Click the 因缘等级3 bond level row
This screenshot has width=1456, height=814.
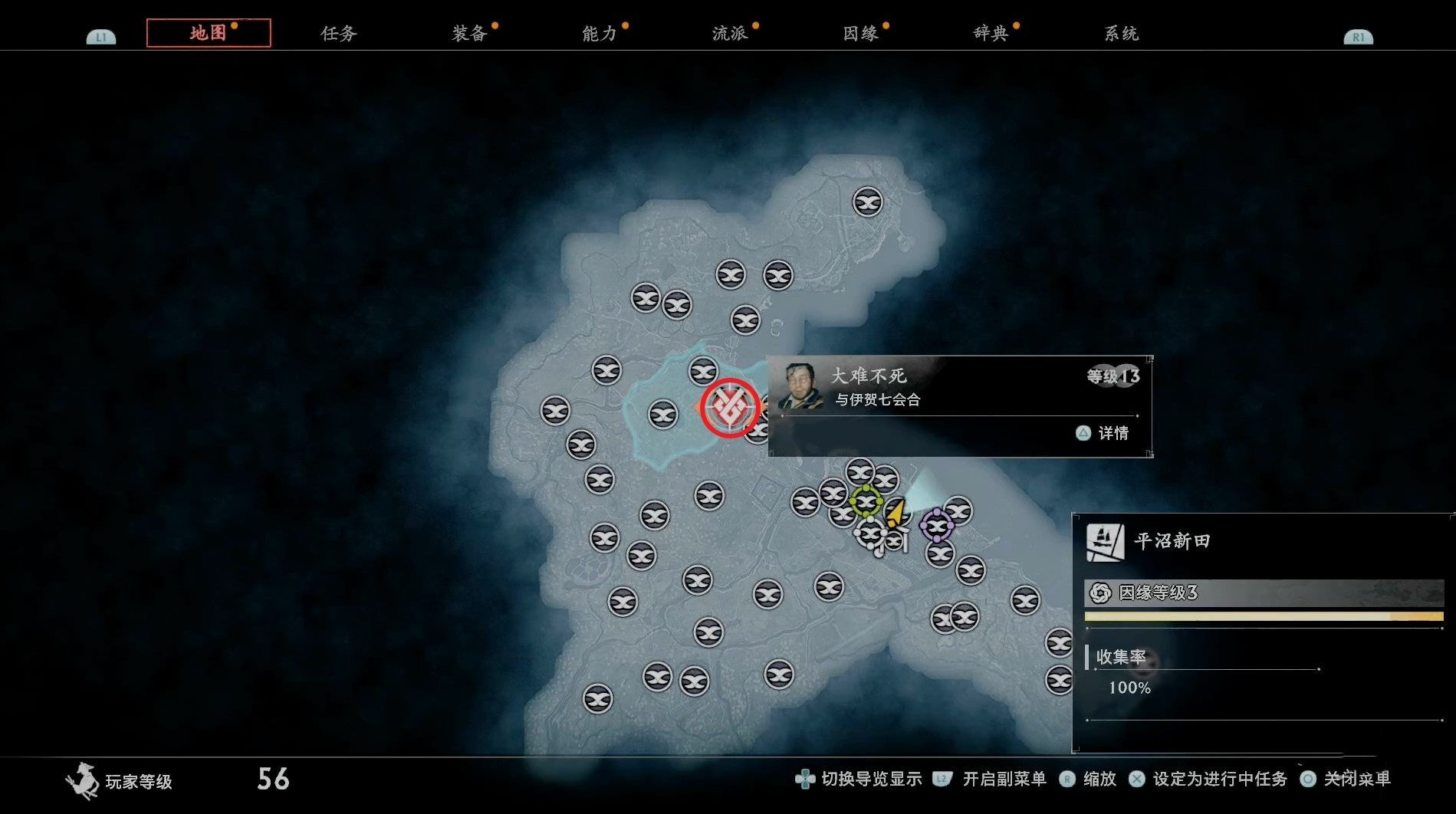click(1263, 592)
